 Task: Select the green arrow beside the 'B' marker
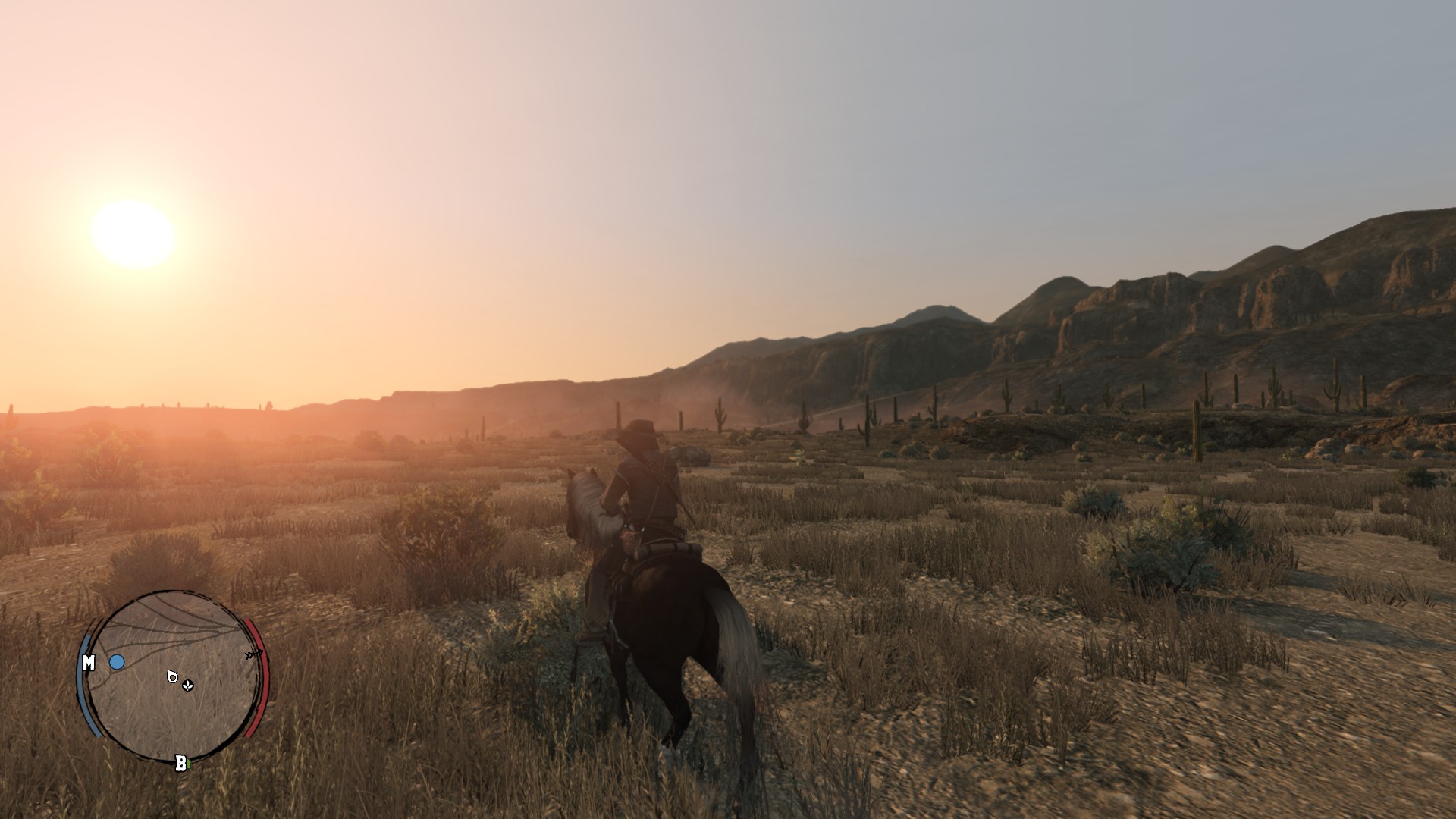189,763
